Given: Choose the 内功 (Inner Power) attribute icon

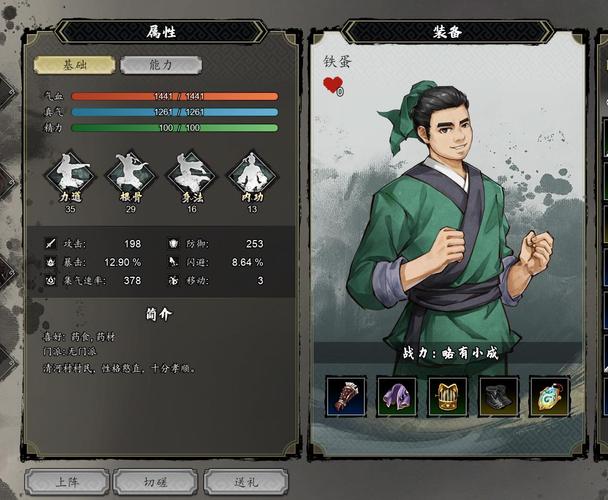Looking at the screenshot, I should [x=252, y=175].
